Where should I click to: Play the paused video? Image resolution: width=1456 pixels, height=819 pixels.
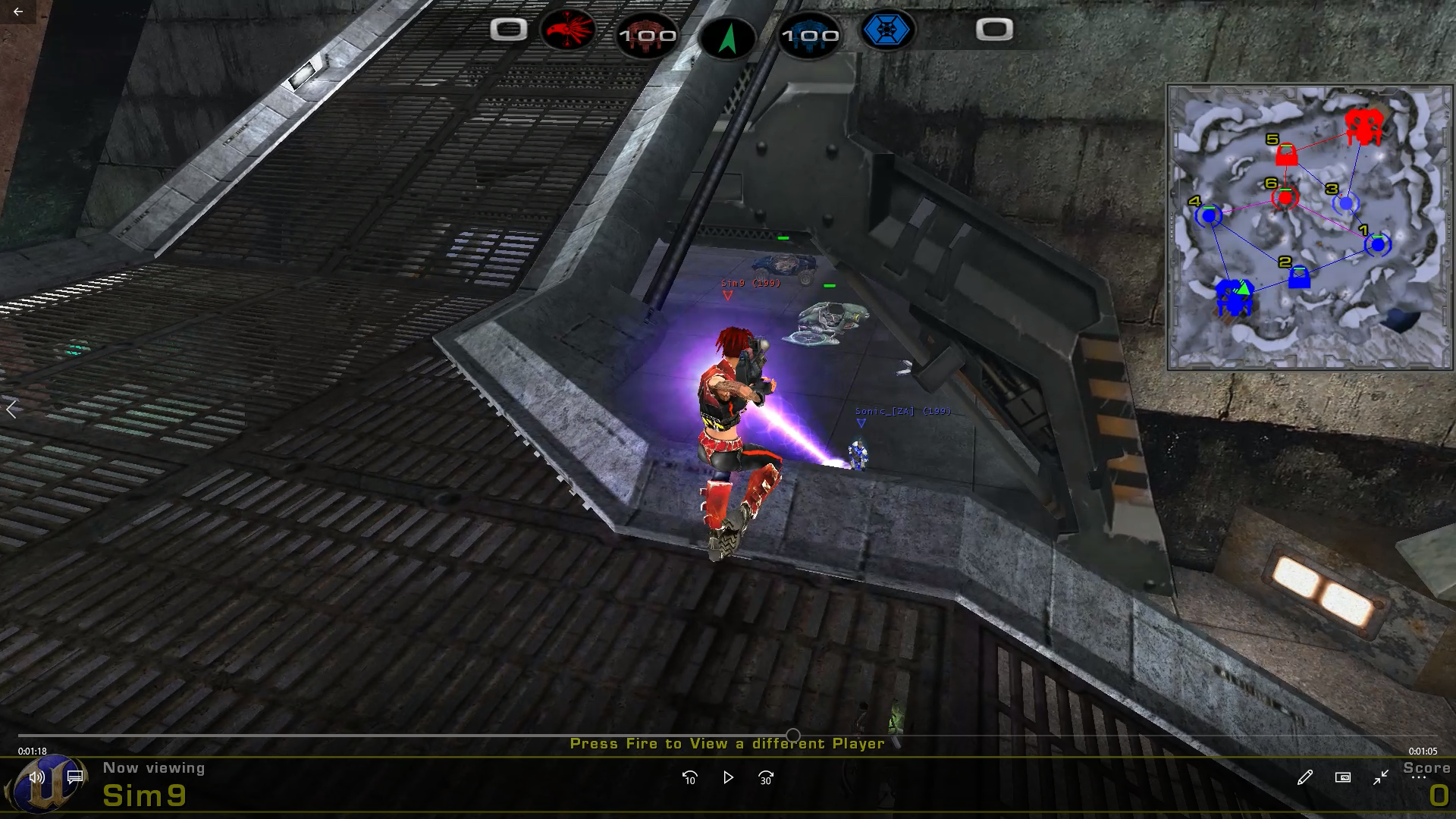pyautogui.click(x=728, y=777)
